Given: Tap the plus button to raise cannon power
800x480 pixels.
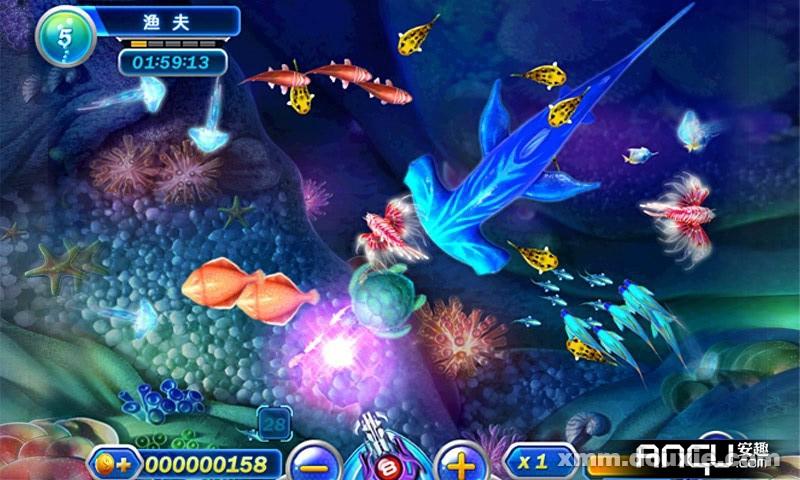Looking at the screenshot, I should coord(461,464).
